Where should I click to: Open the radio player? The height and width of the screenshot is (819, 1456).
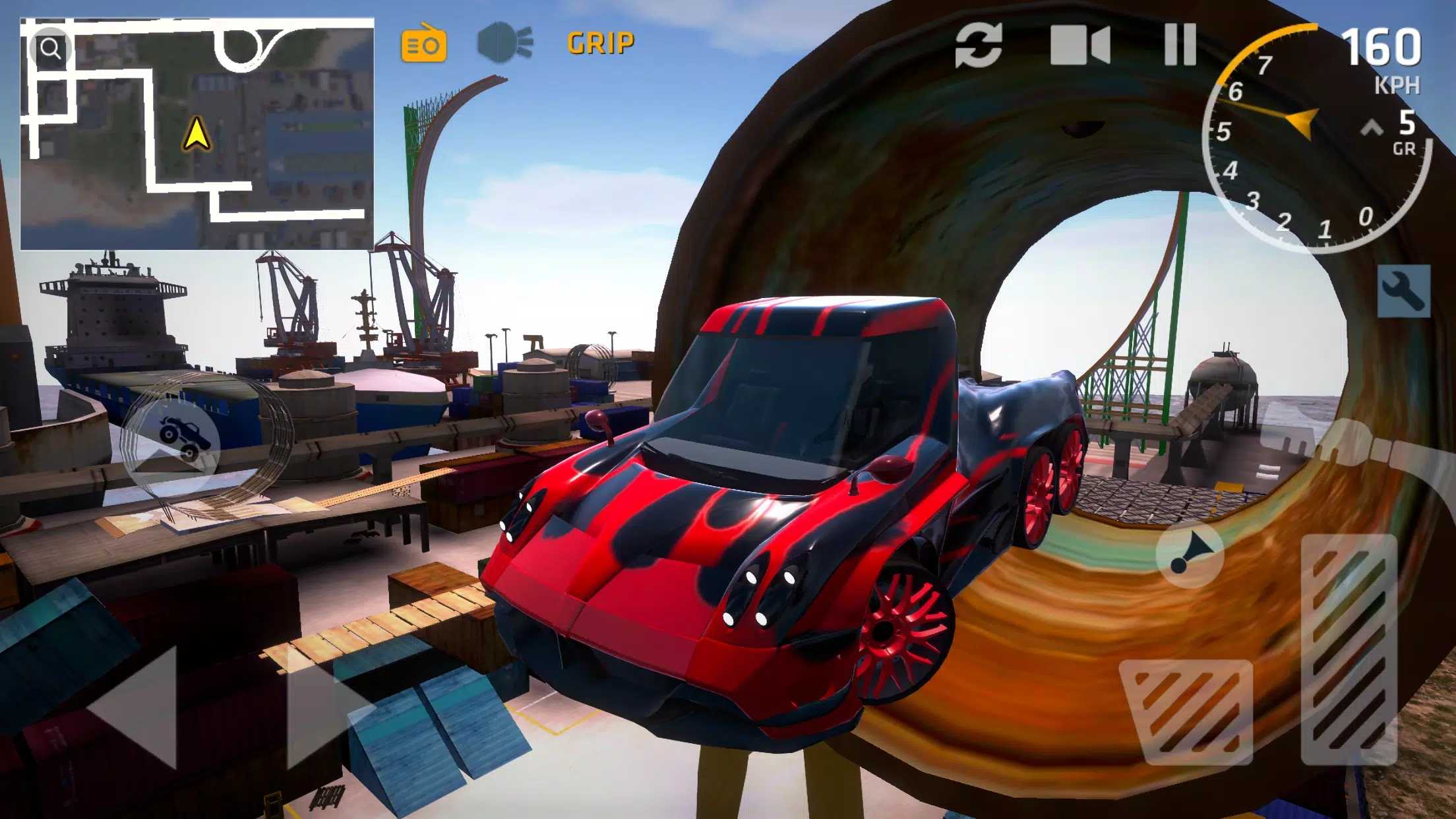coord(424,44)
